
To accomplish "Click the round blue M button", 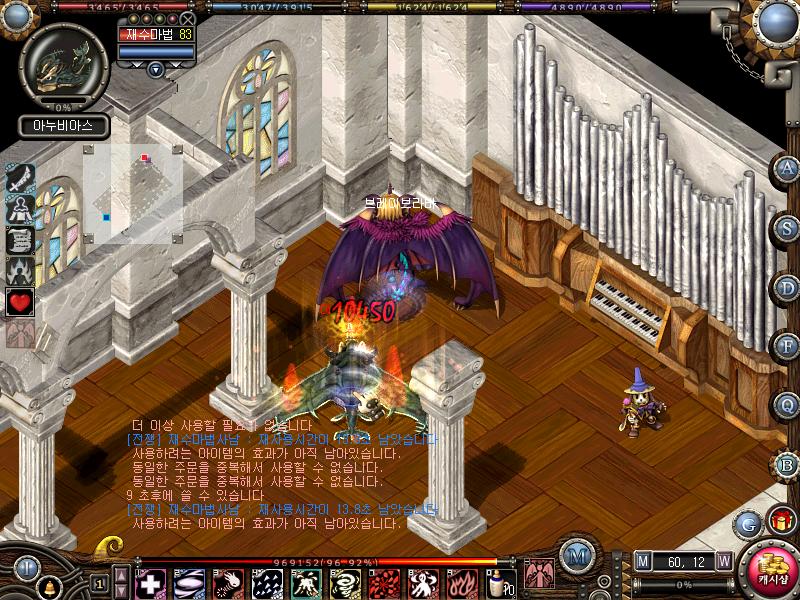I will click(x=574, y=556).
